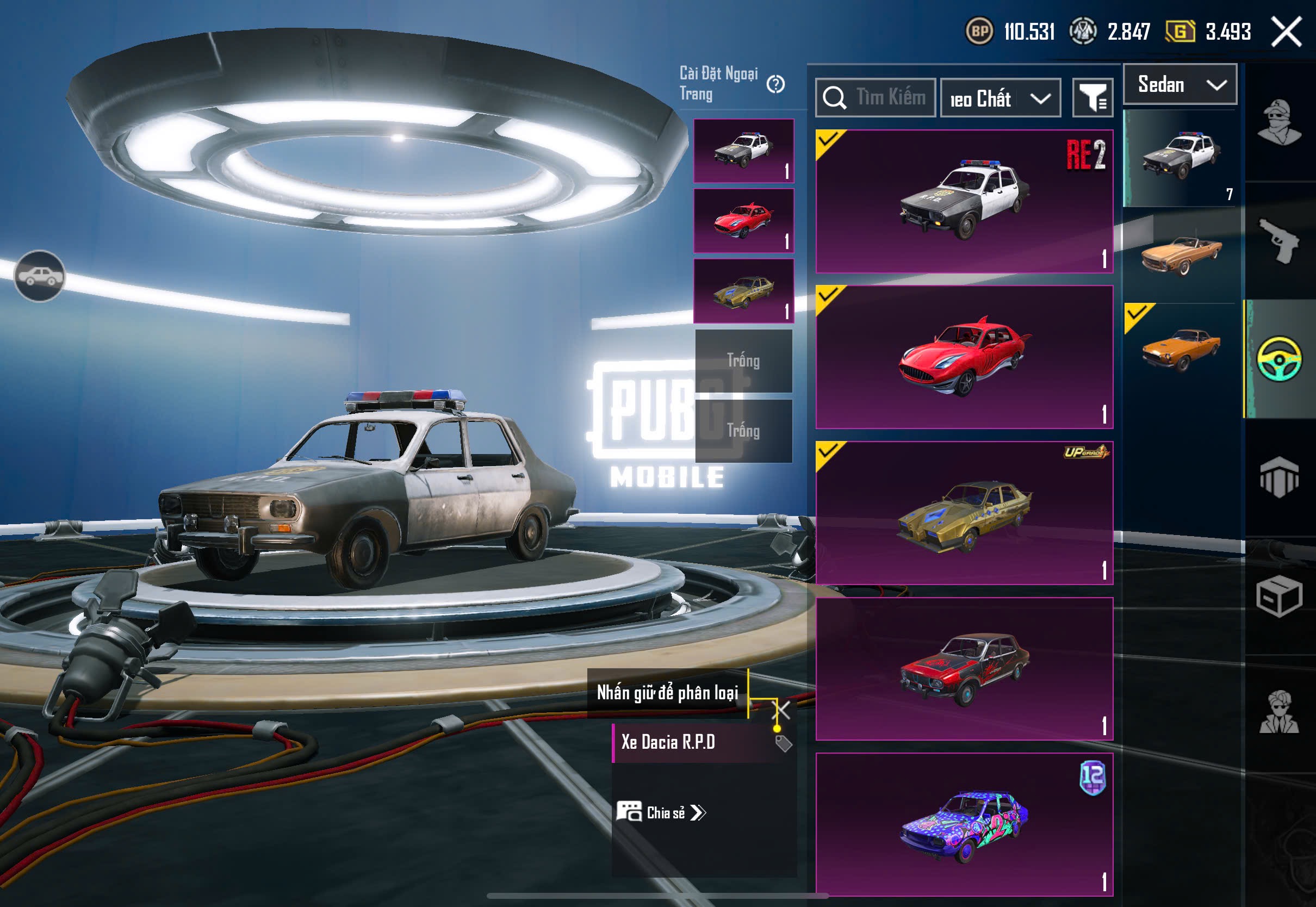Dismiss the Nhấn giữ để phân loại tooltip
1316x907 pixels.
coord(783,709)
